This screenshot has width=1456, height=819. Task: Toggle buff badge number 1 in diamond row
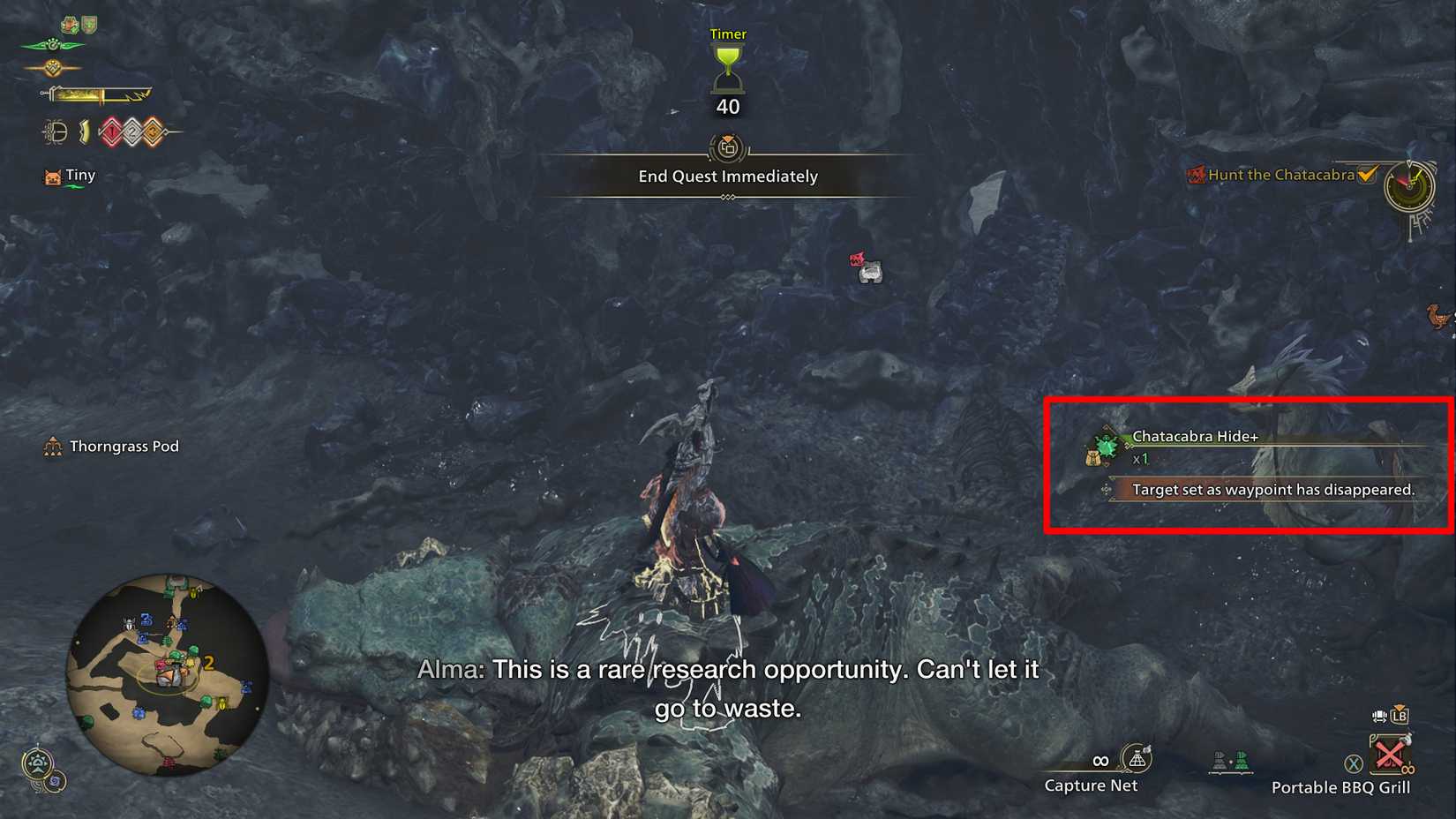pyautogui.click(x=112, y=131)
